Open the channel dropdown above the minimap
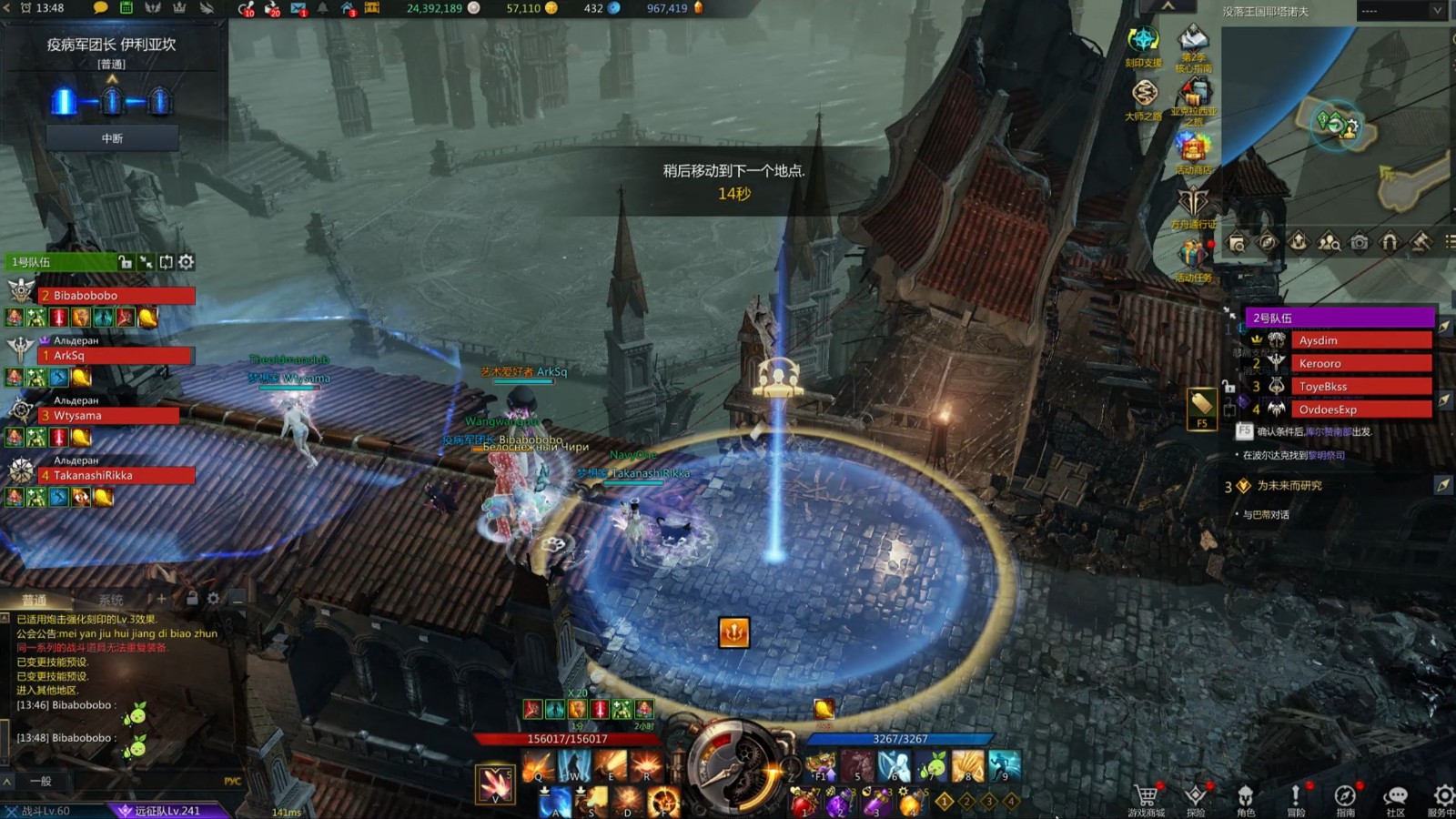This screenshot has height=819, width=1456. coord(1400,11)
